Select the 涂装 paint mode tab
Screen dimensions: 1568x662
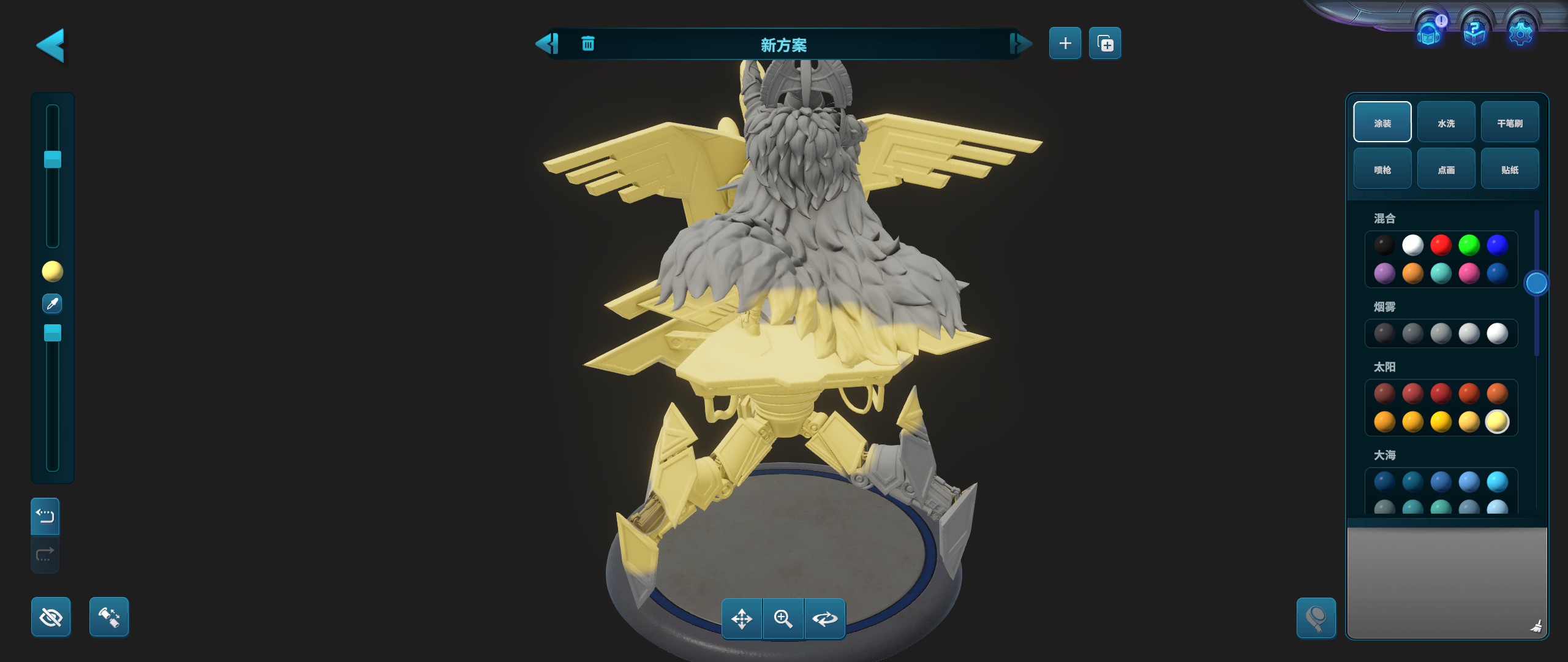pos(1382,123)
